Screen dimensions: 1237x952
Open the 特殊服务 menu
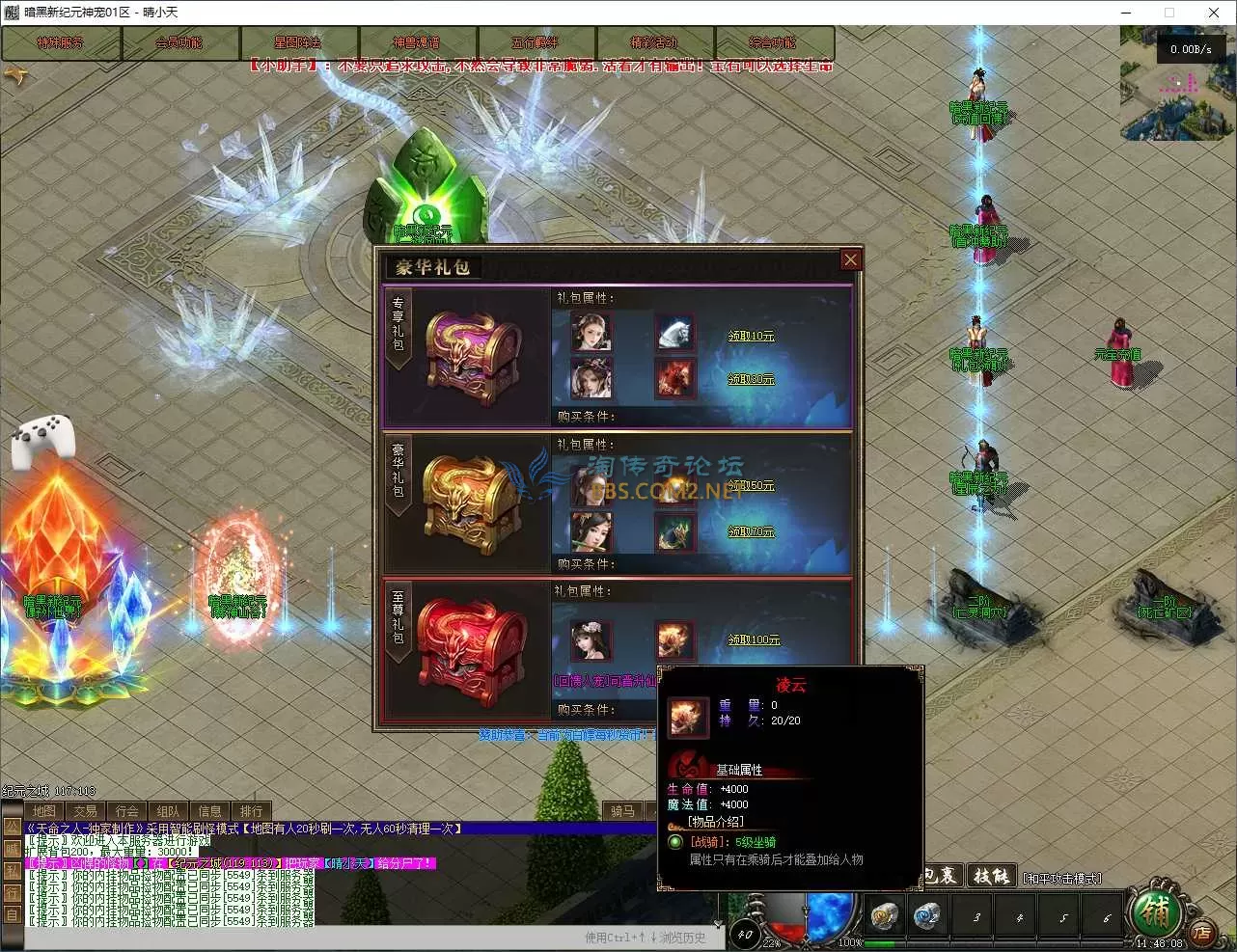(61, 43)
